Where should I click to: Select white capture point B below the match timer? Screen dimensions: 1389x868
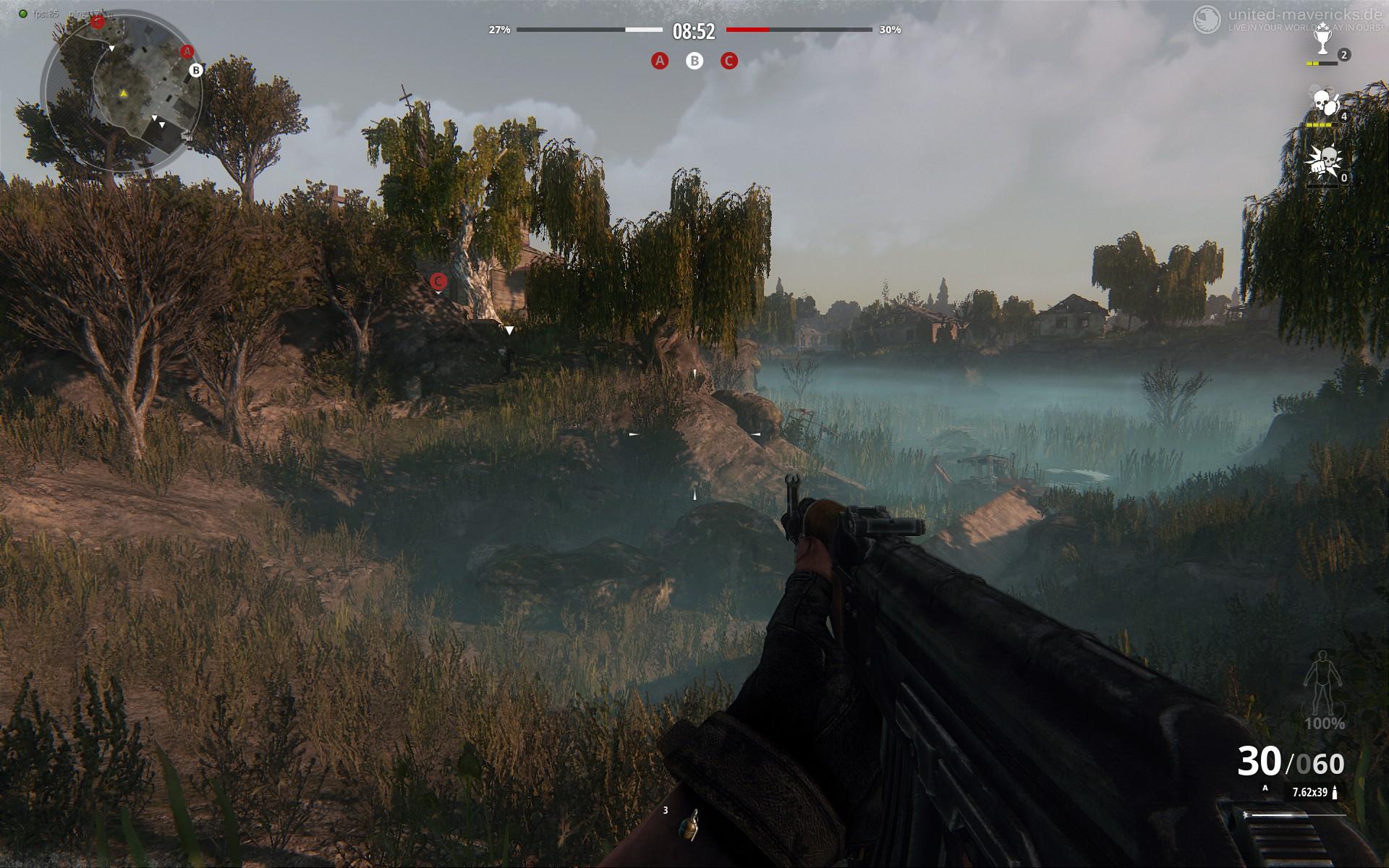[x=694, y=61]
